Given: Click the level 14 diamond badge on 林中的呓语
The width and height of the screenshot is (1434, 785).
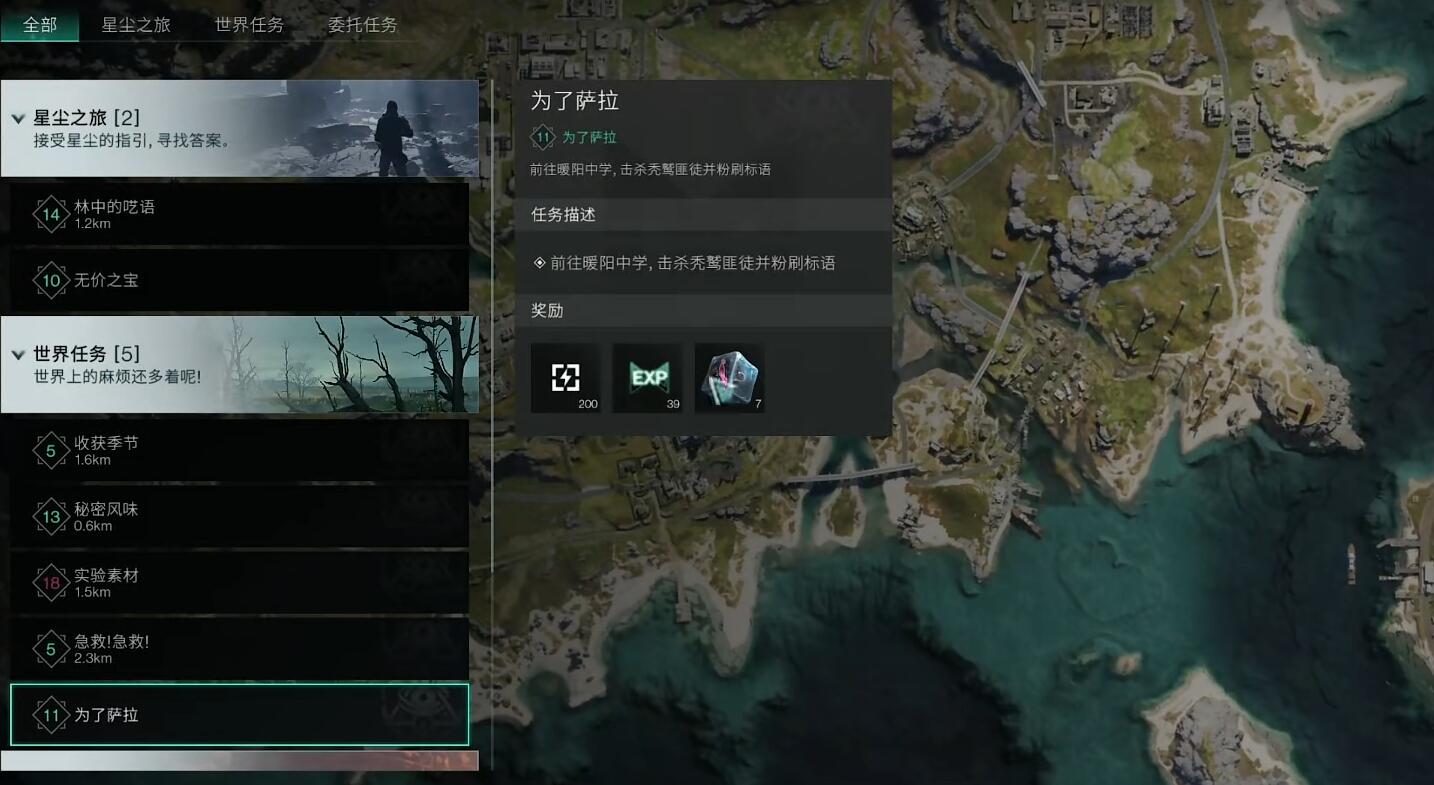Looking at the screenshot, I should click(51, 213).
